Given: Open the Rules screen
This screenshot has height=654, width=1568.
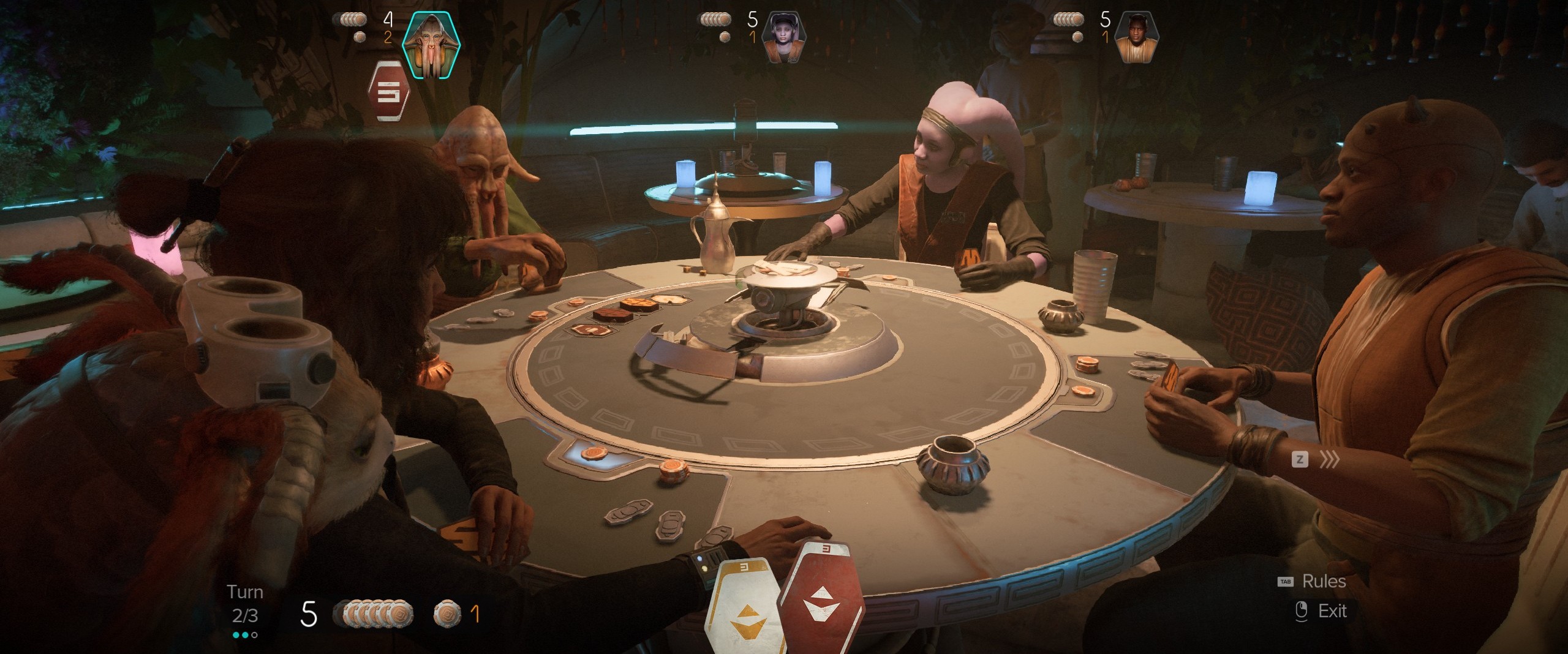Looking at the screenshot, I should [x=1323, y=581].
